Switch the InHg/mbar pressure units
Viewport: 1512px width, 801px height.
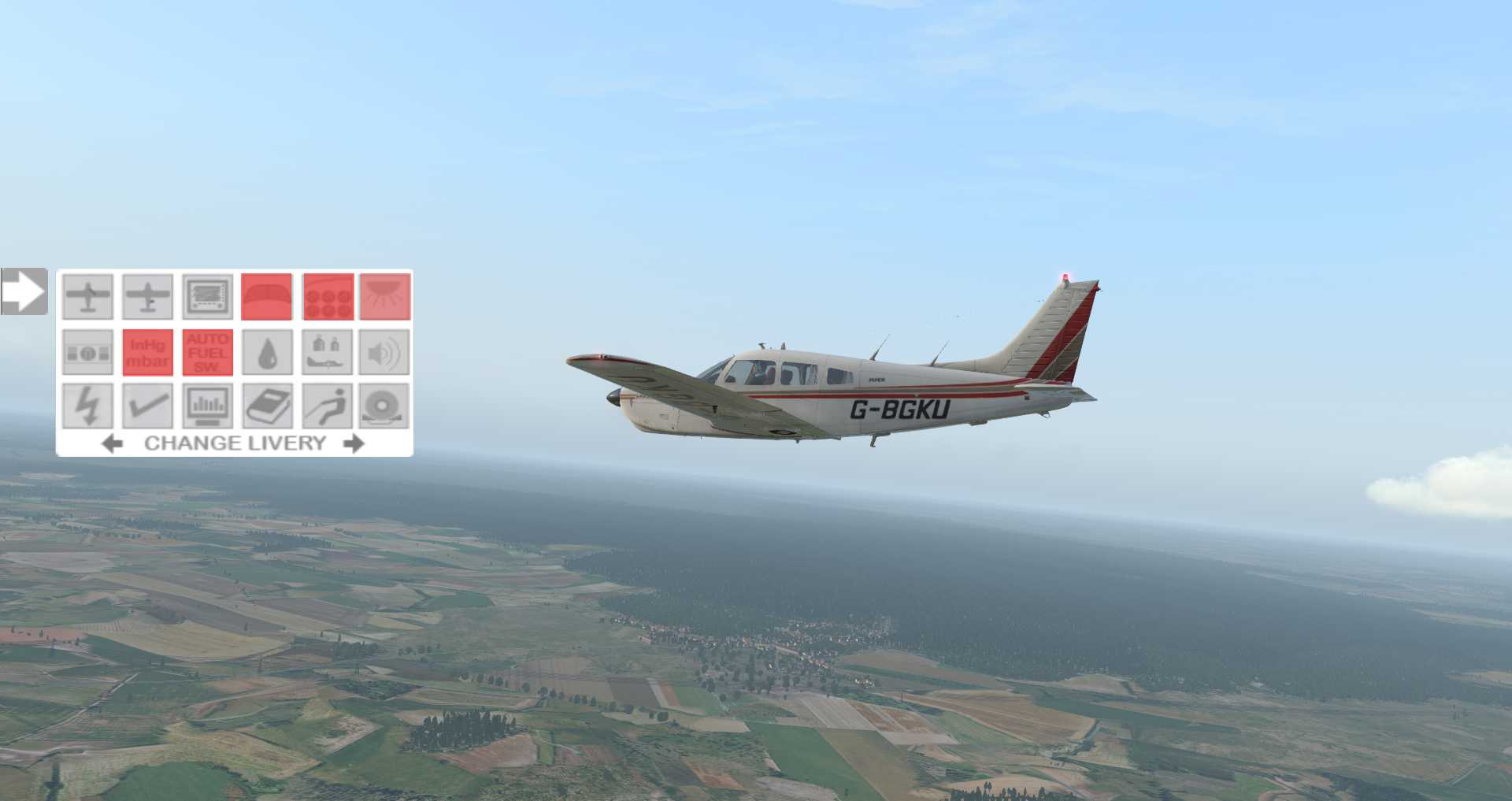pos(148,352)
